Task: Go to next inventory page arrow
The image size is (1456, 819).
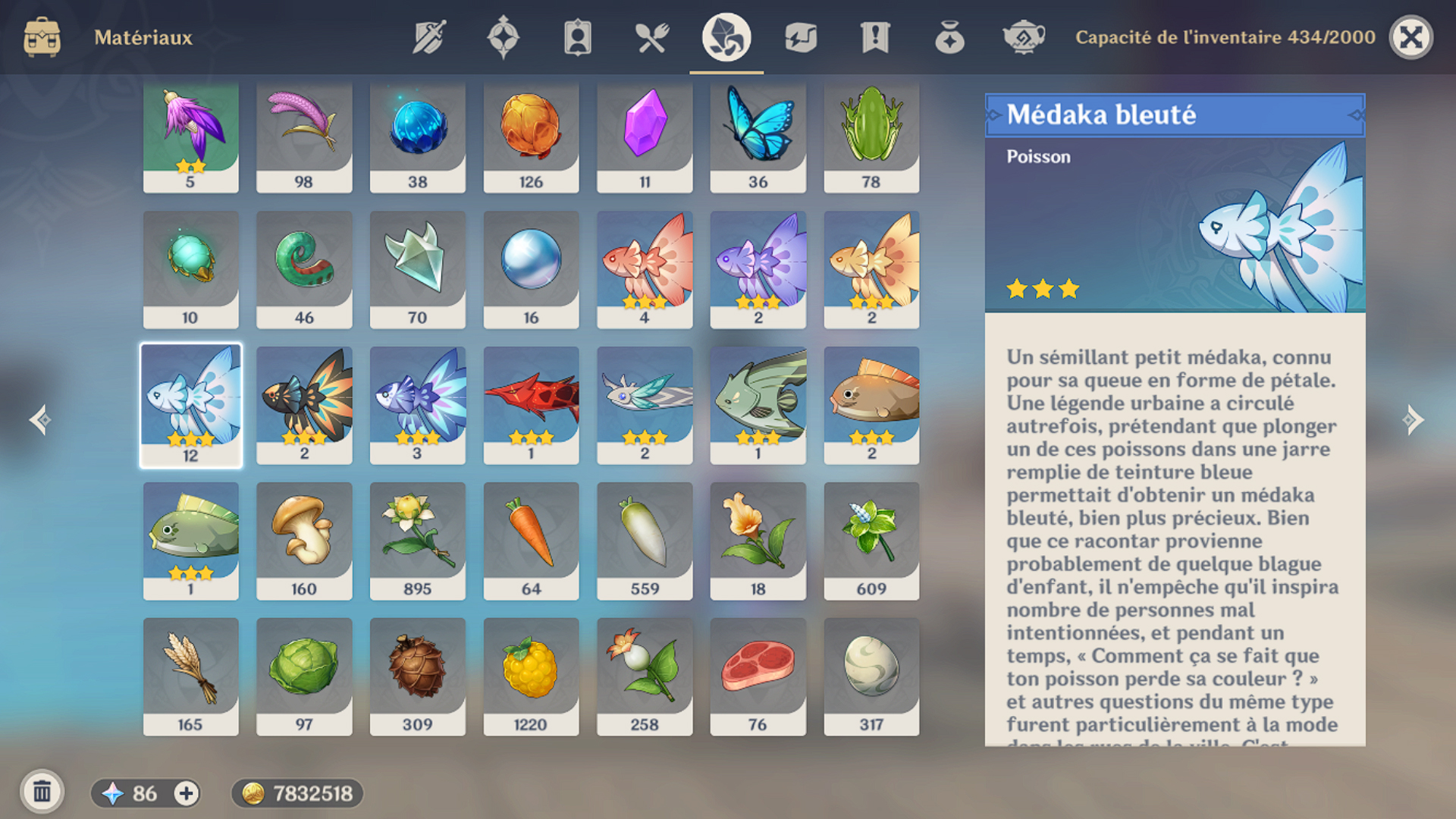Action: pos(1413,419)
